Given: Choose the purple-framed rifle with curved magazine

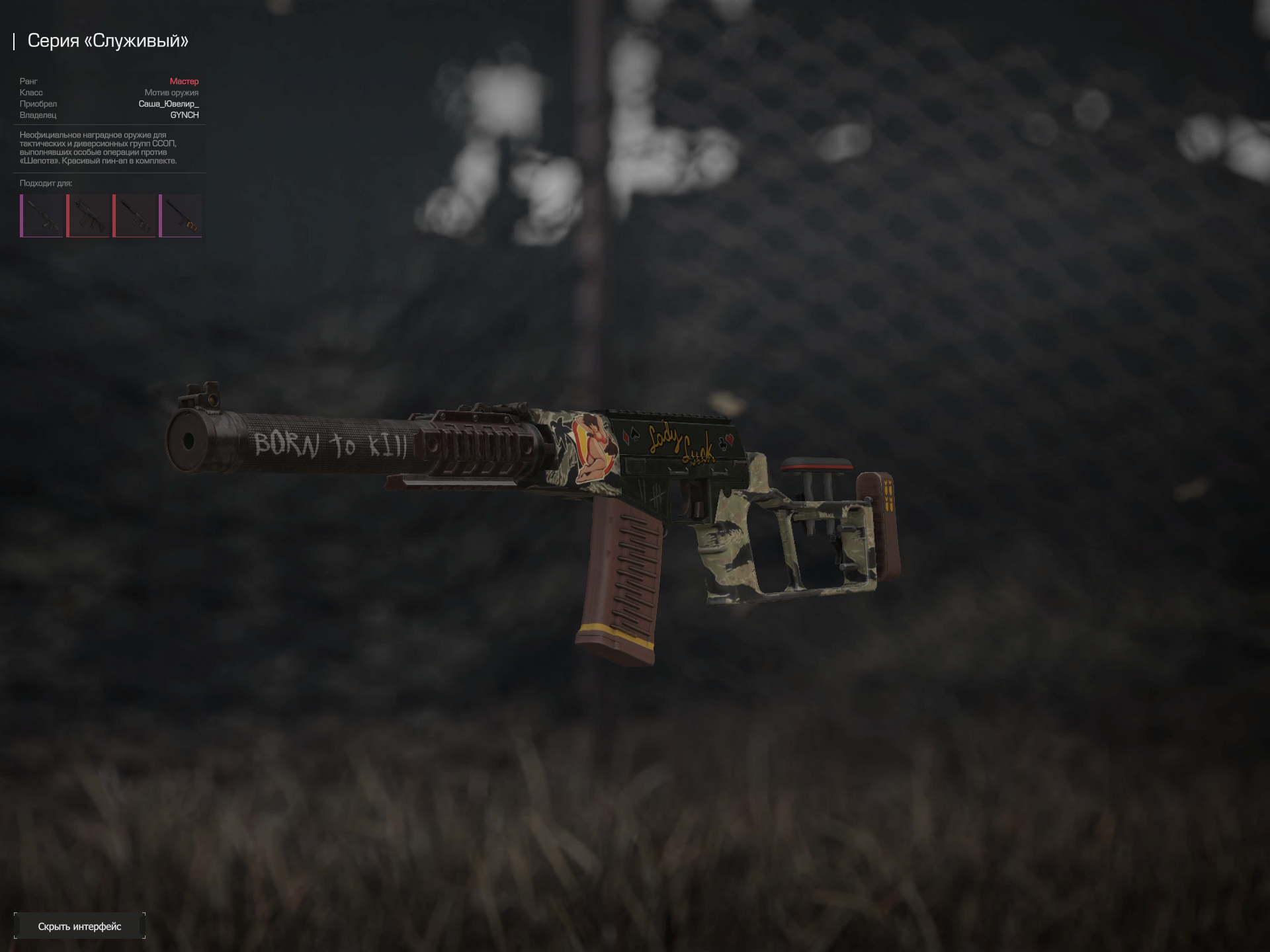Looking at the screenshot, I should (42, 216).
